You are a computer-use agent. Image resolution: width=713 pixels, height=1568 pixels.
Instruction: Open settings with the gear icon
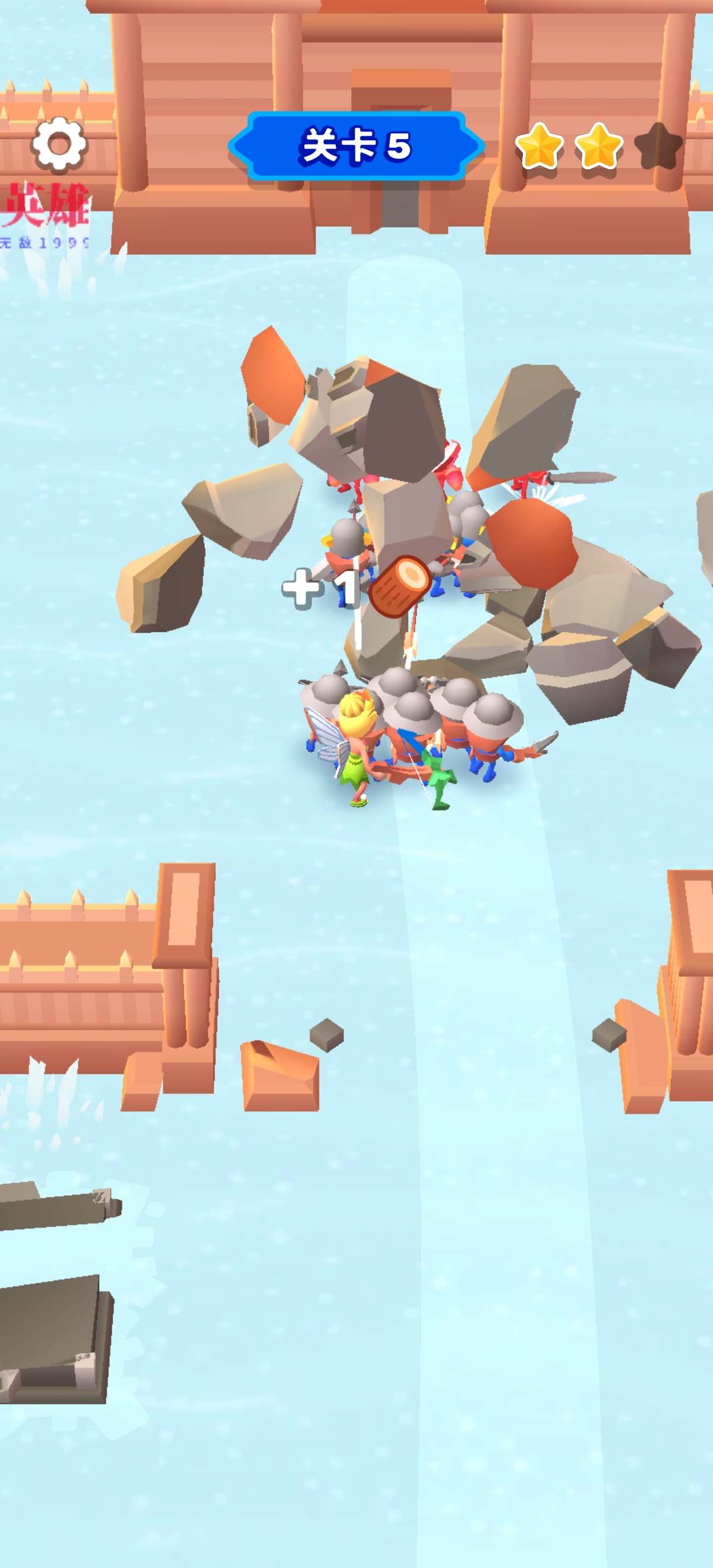(x=59, y=144)
